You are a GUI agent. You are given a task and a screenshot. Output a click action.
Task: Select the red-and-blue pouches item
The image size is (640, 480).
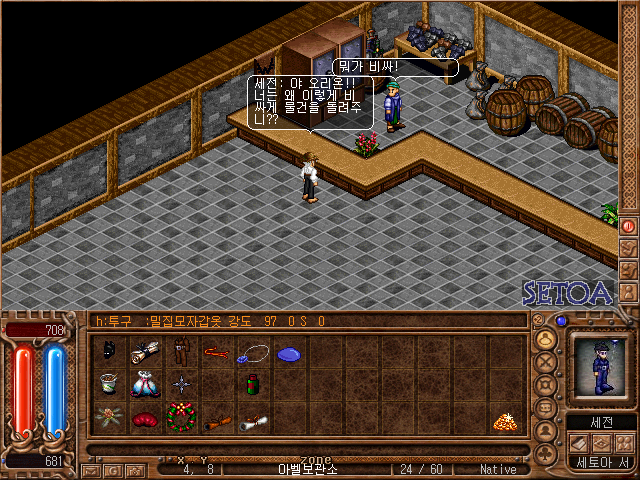click(x=146, y=385)
